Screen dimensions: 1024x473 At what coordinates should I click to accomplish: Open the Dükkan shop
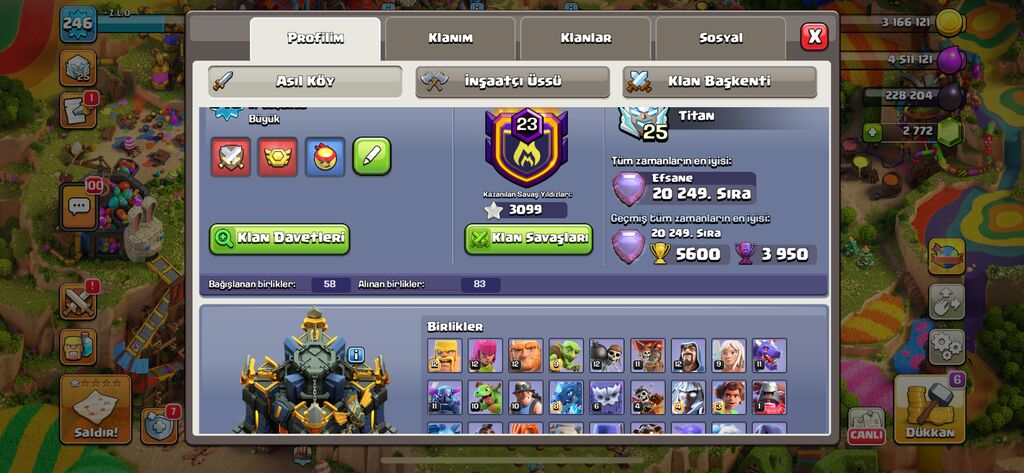(x=929, y=412)
